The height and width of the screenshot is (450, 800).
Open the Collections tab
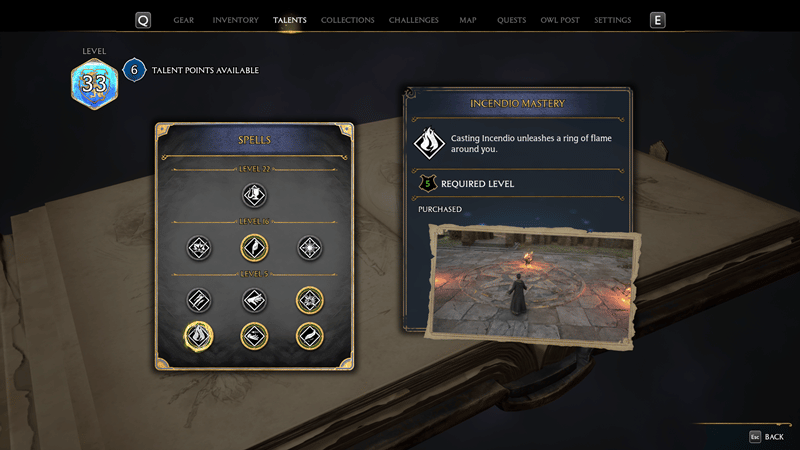(x=348, y=20)
